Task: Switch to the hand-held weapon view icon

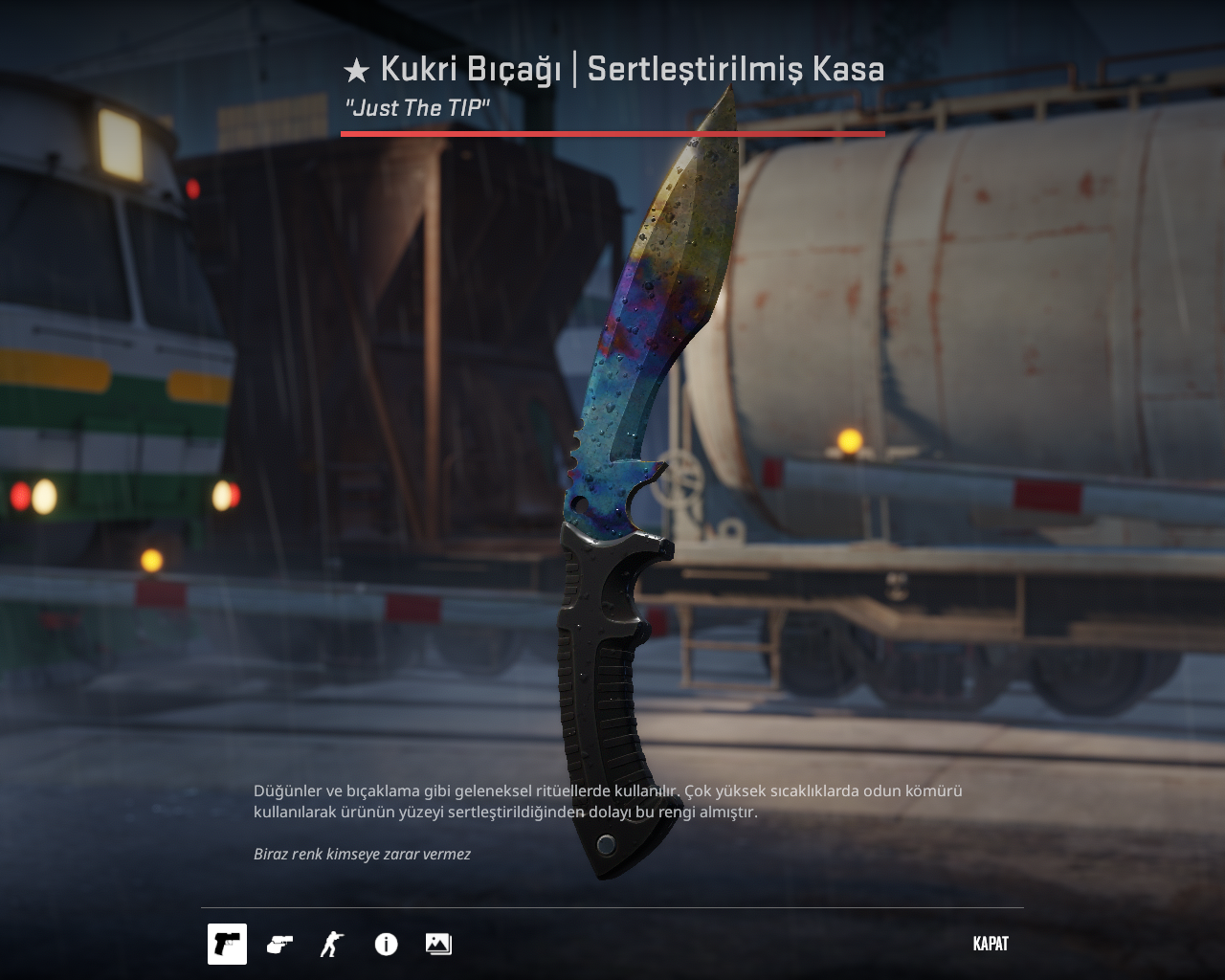Action: [279, 944]
